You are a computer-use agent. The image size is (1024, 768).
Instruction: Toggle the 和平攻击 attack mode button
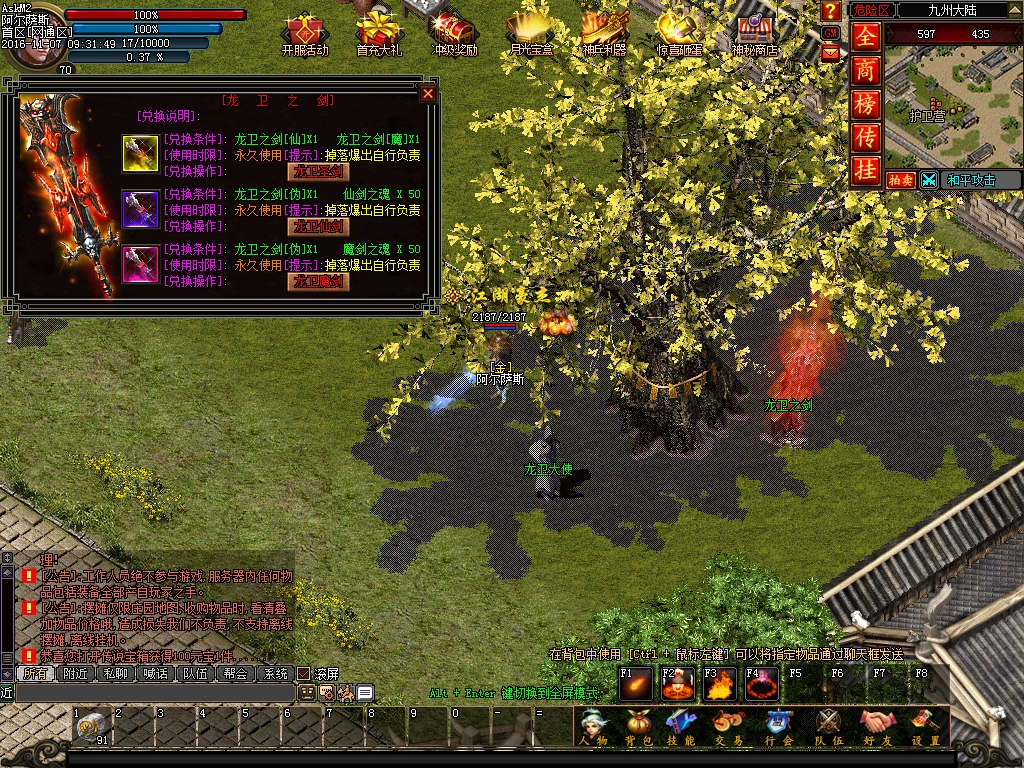(966, 180)
